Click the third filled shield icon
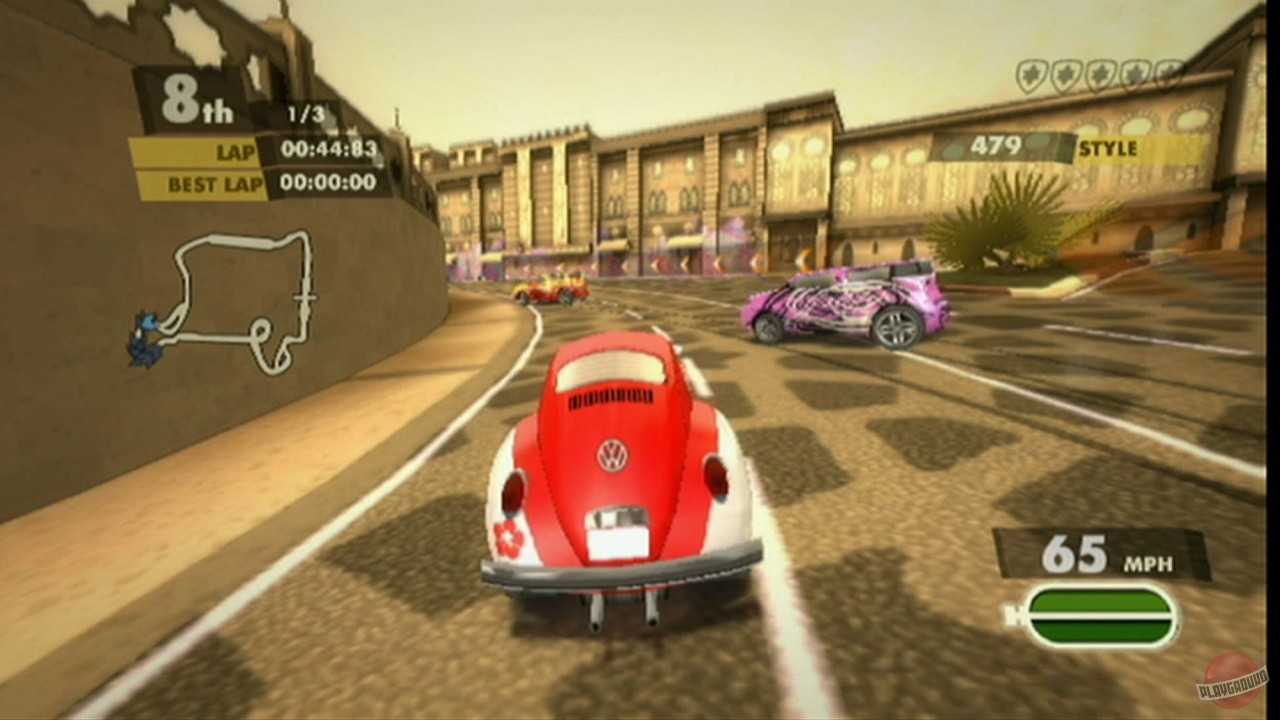 (x=1101, y=73)
